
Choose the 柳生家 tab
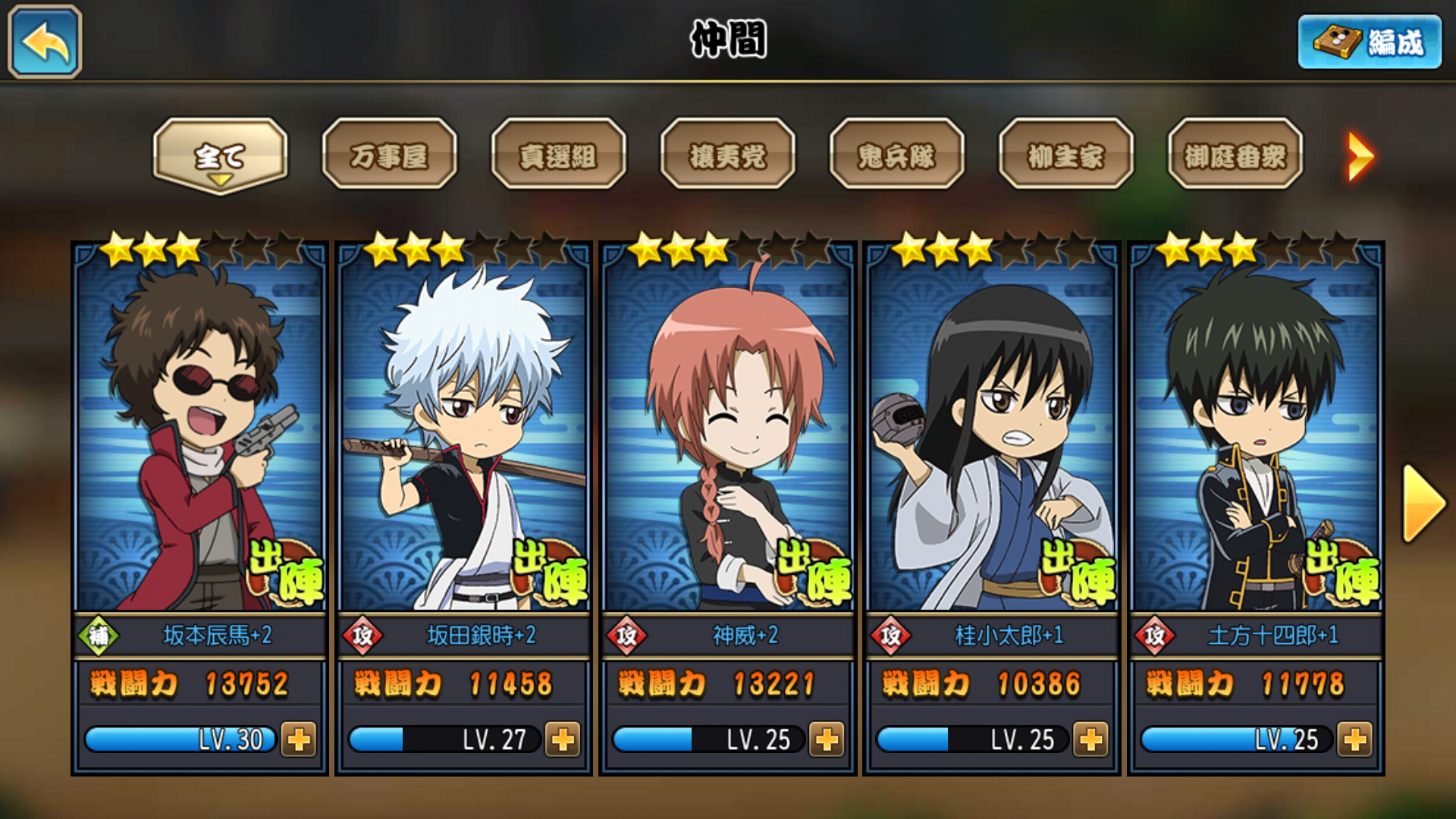pyautogui.click(x=1065, y=155)
